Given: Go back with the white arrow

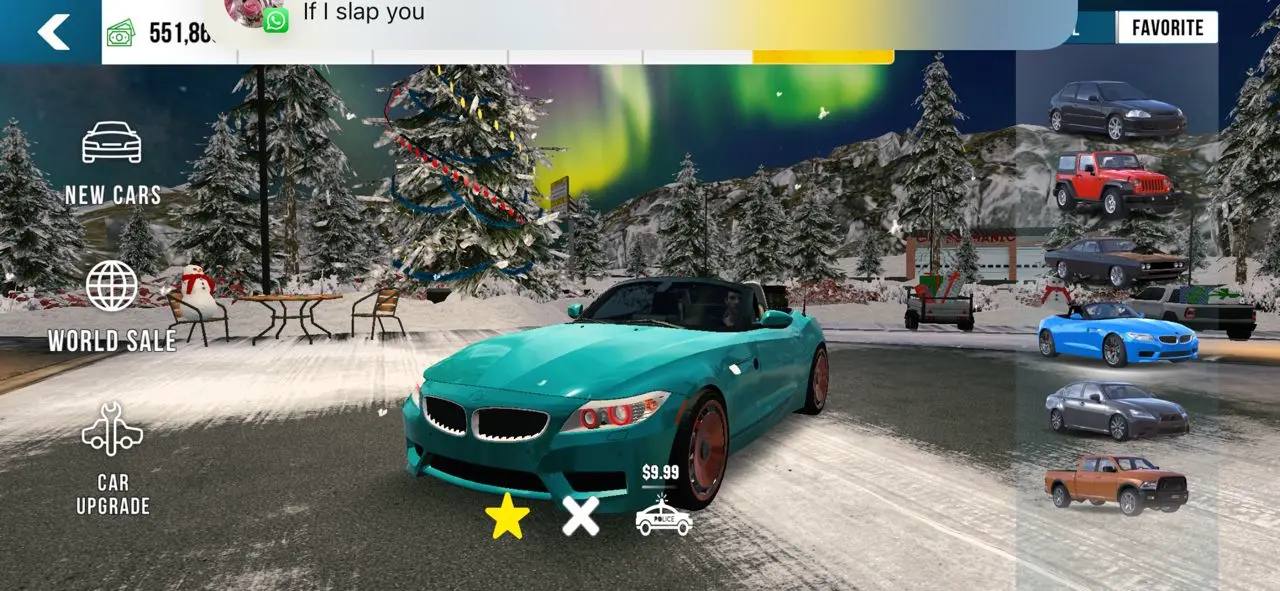Looking at the screenshot, I should (x=53, y=32).
